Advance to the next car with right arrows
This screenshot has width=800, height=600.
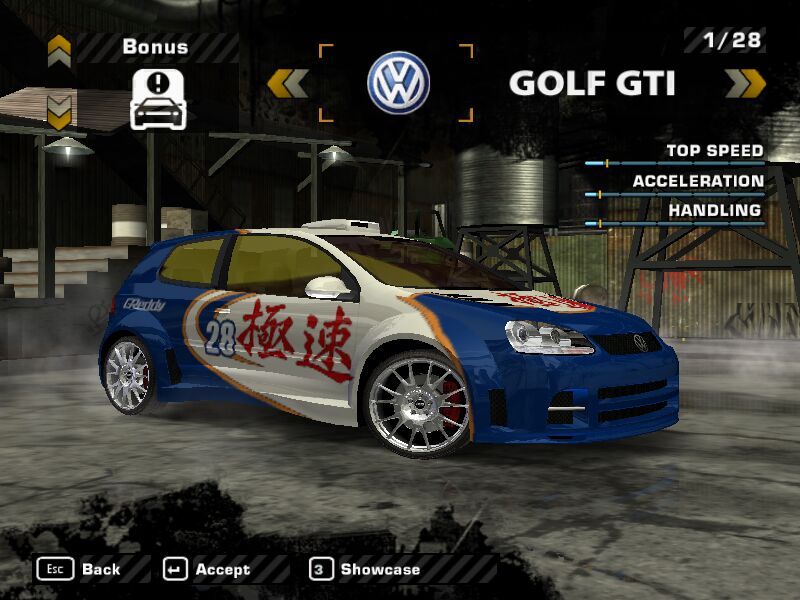(745, 83)
